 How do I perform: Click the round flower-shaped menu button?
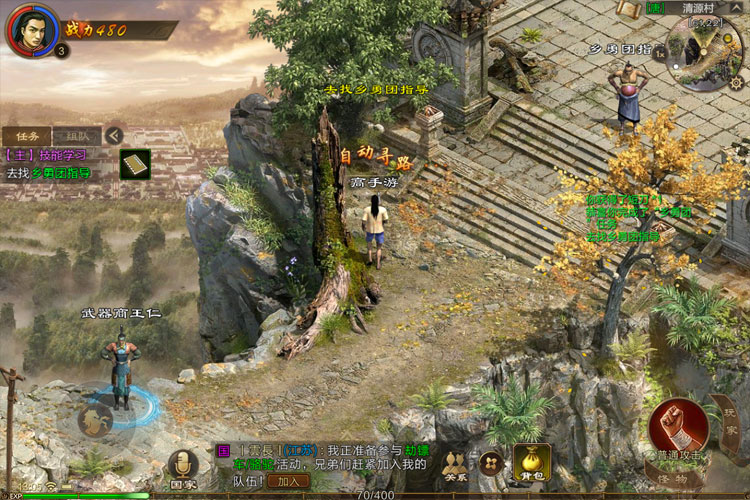491,463
